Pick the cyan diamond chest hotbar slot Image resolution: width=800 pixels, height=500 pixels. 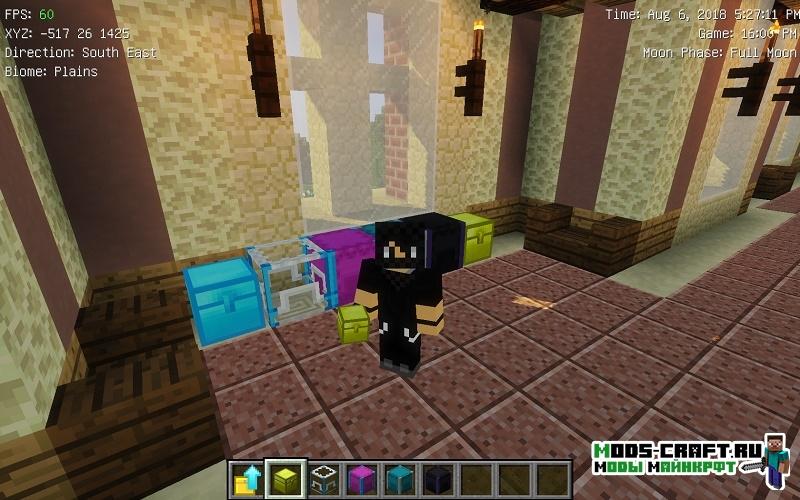[399, 480]
